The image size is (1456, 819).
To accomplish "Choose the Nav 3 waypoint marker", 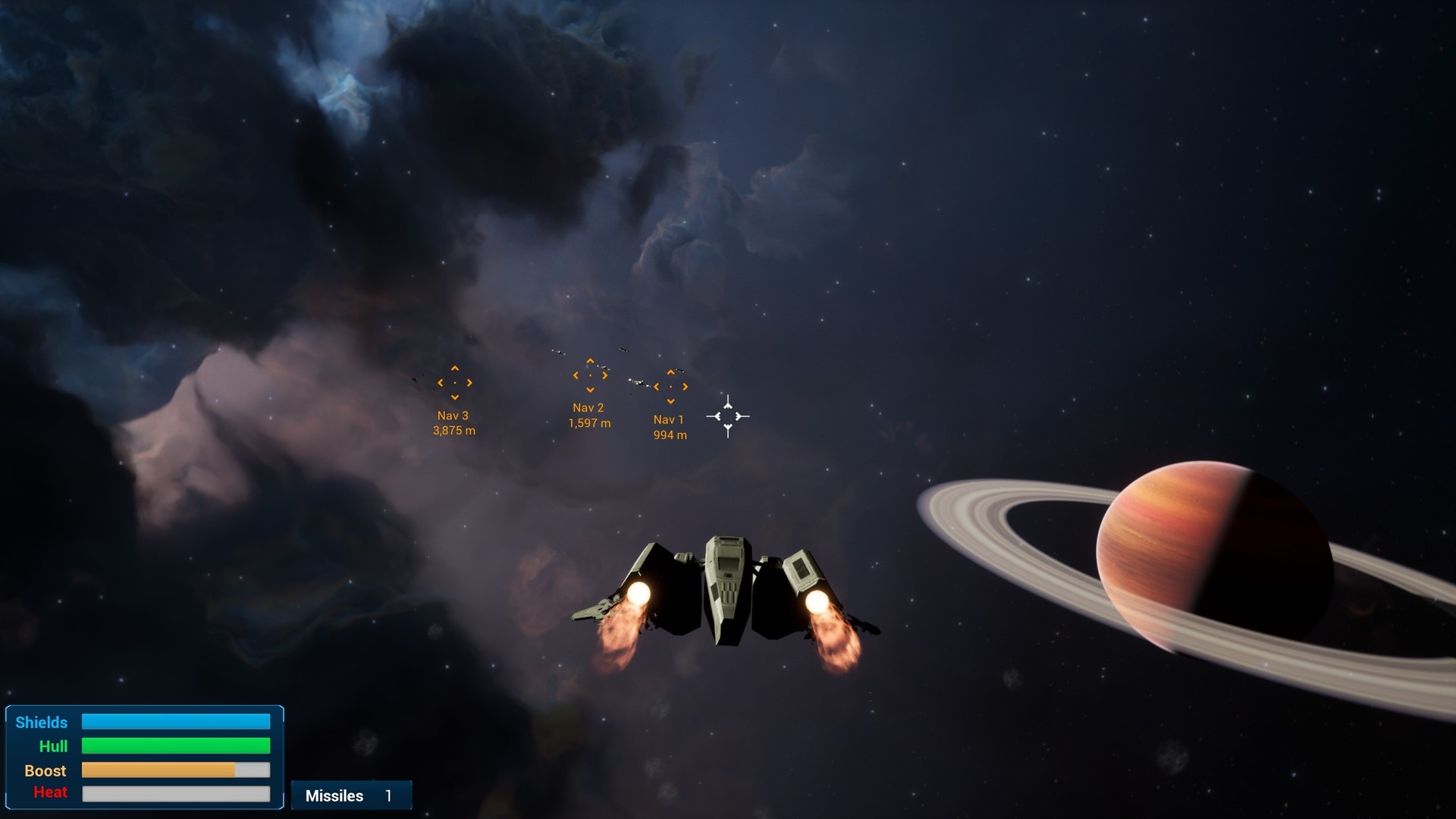I will tap(455, 383).
